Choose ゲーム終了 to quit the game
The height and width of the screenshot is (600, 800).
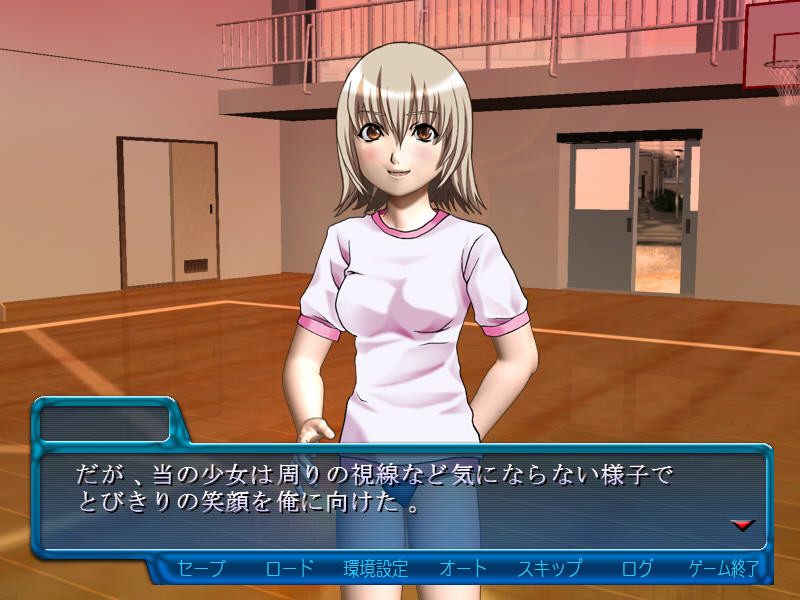coord(723,569)
